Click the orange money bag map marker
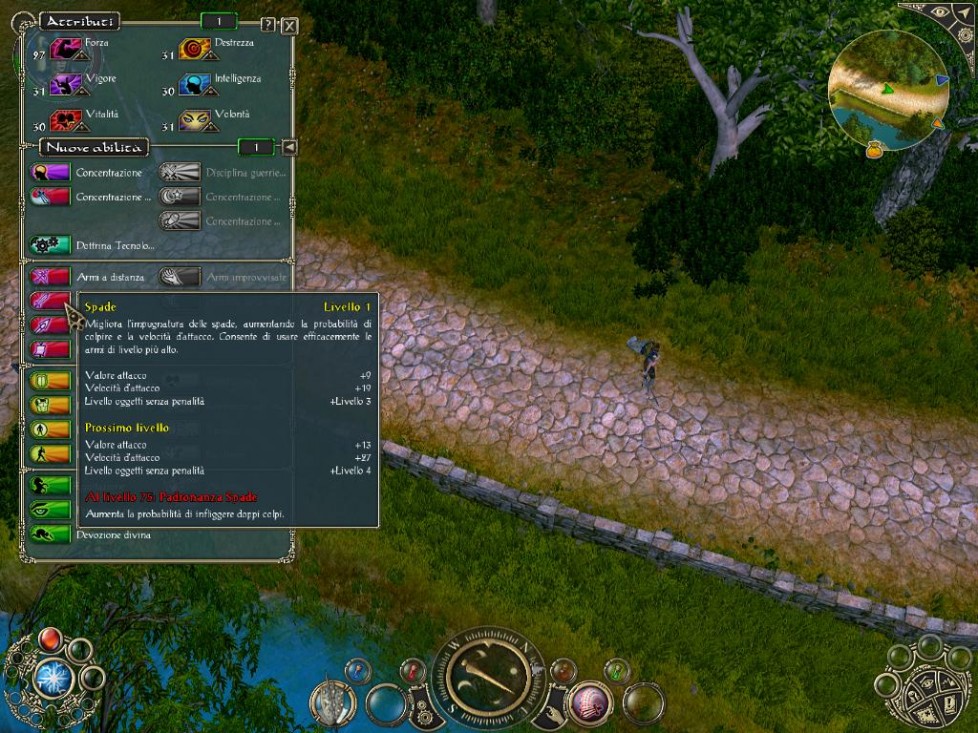Viewport: 978px width, 733px height. (x=874, y=151)
